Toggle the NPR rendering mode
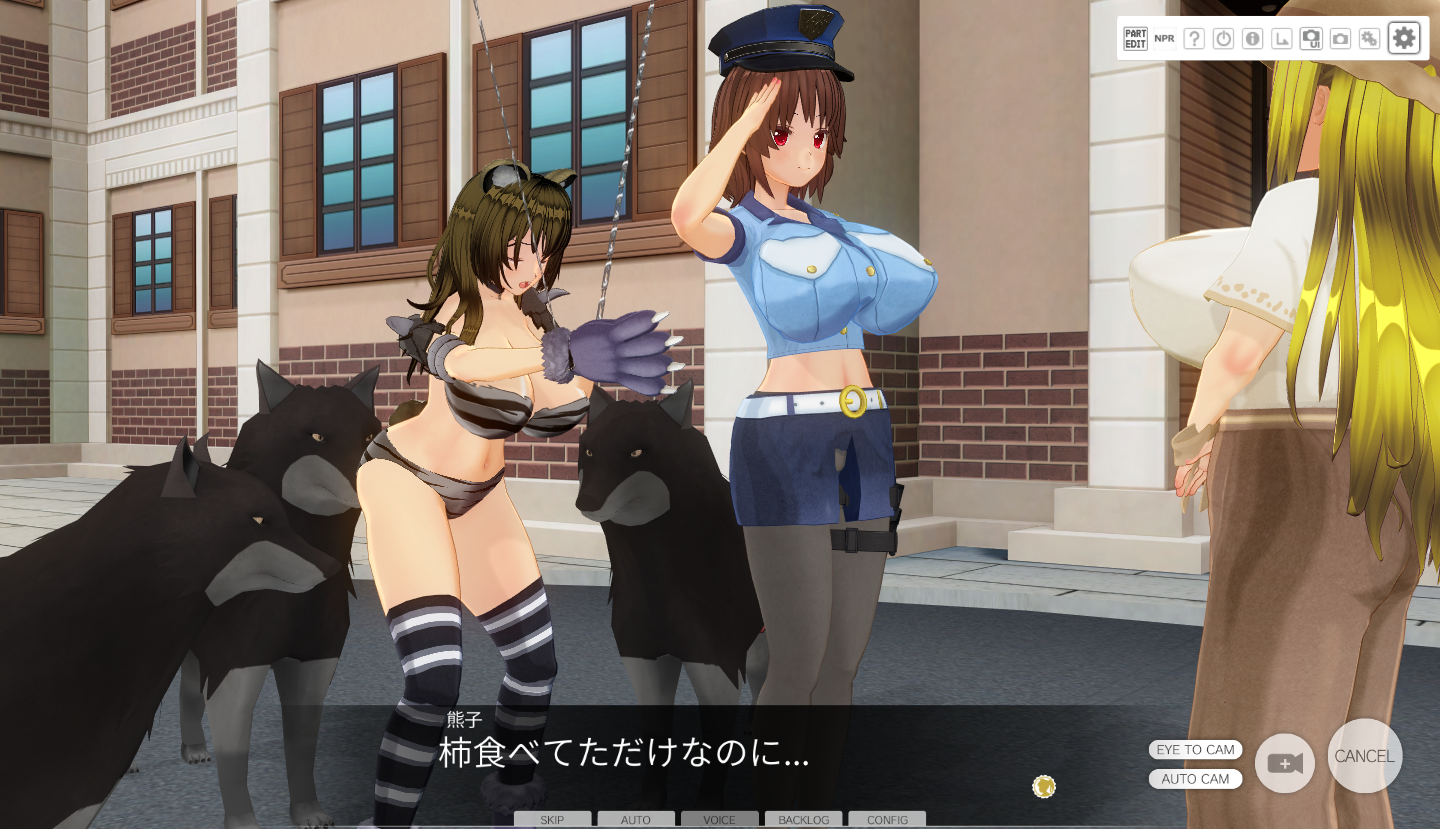This screenshot has width=1440, height=829. 1164,38
